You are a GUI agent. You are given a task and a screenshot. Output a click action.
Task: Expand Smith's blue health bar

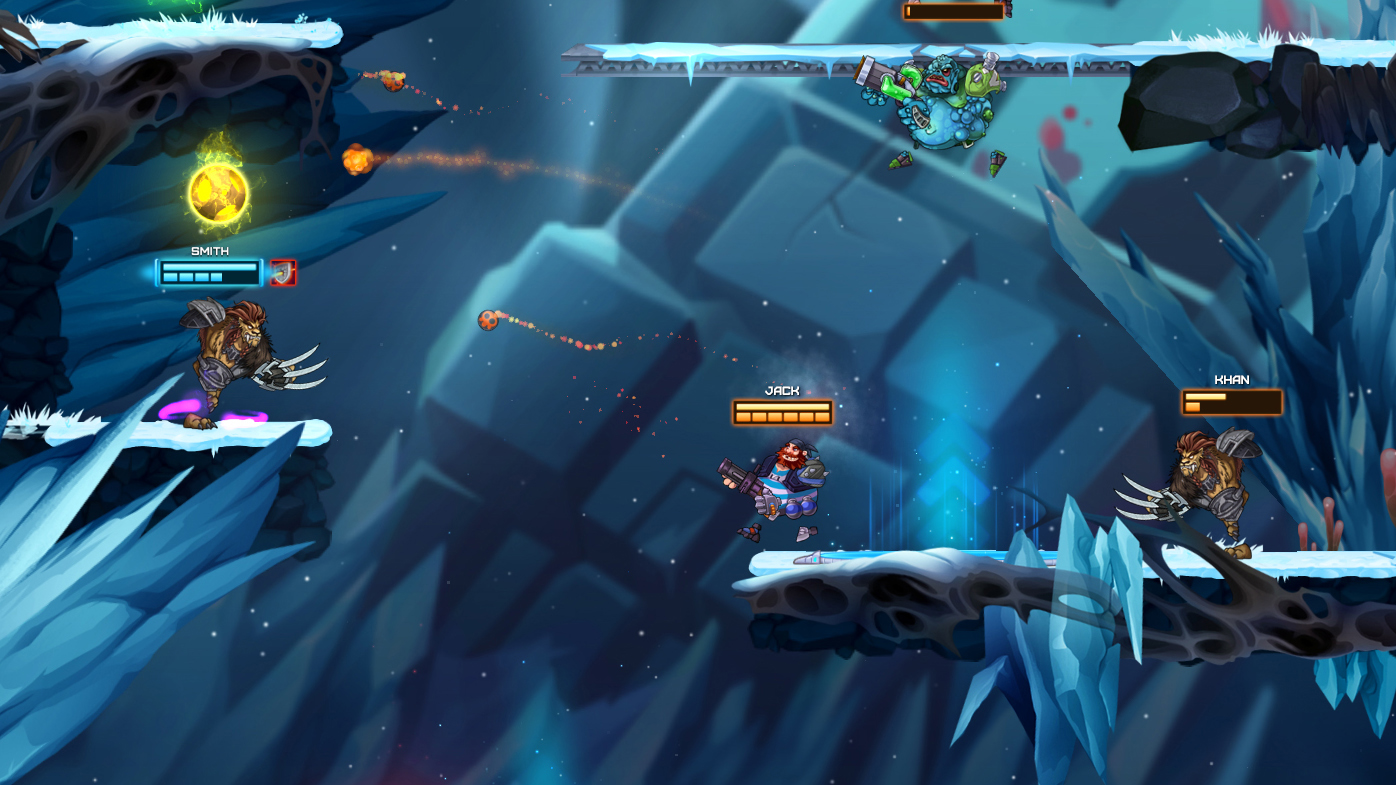pos(209,273)
